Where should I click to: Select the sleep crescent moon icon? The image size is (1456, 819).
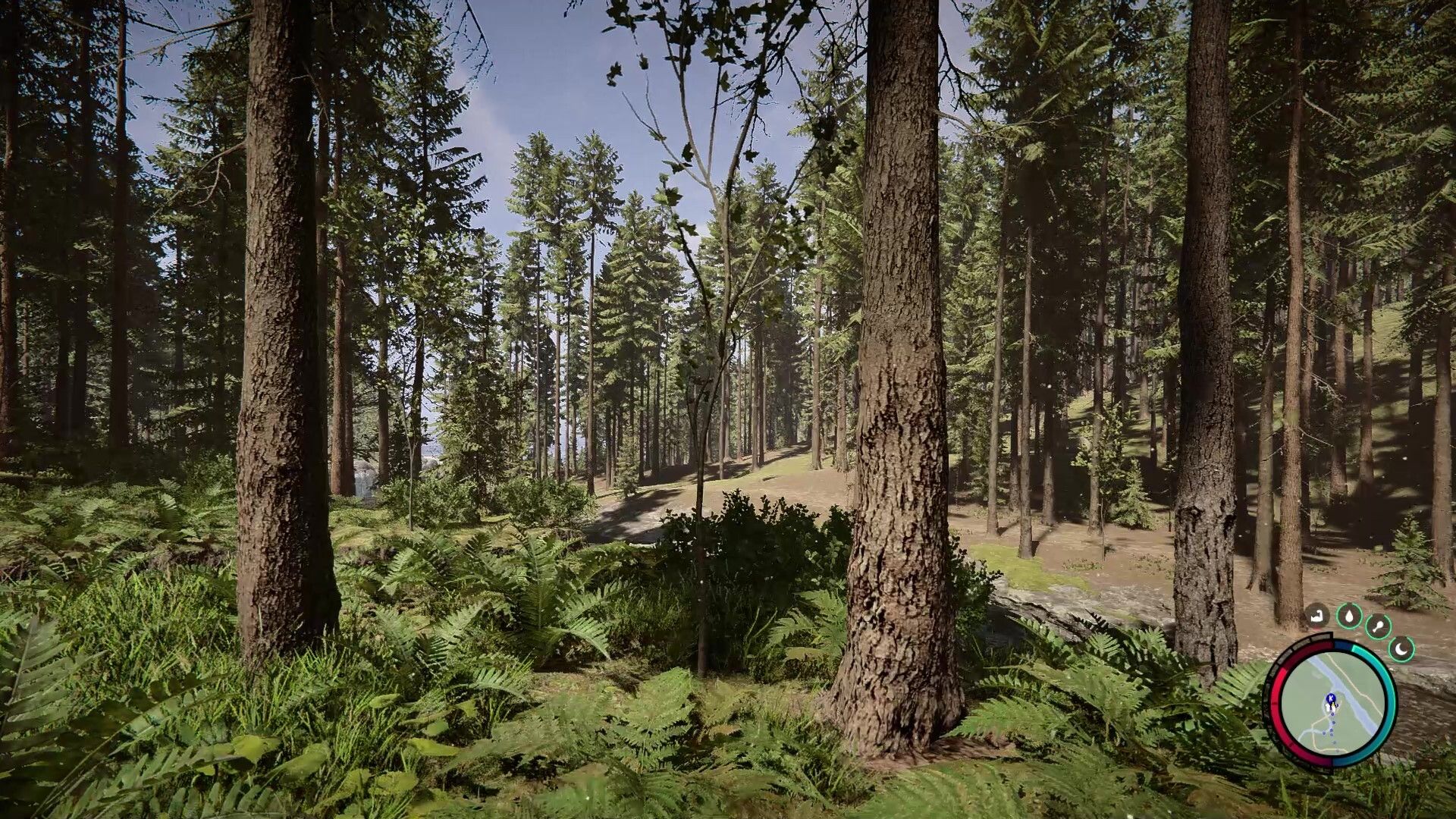coord(1401,648)
